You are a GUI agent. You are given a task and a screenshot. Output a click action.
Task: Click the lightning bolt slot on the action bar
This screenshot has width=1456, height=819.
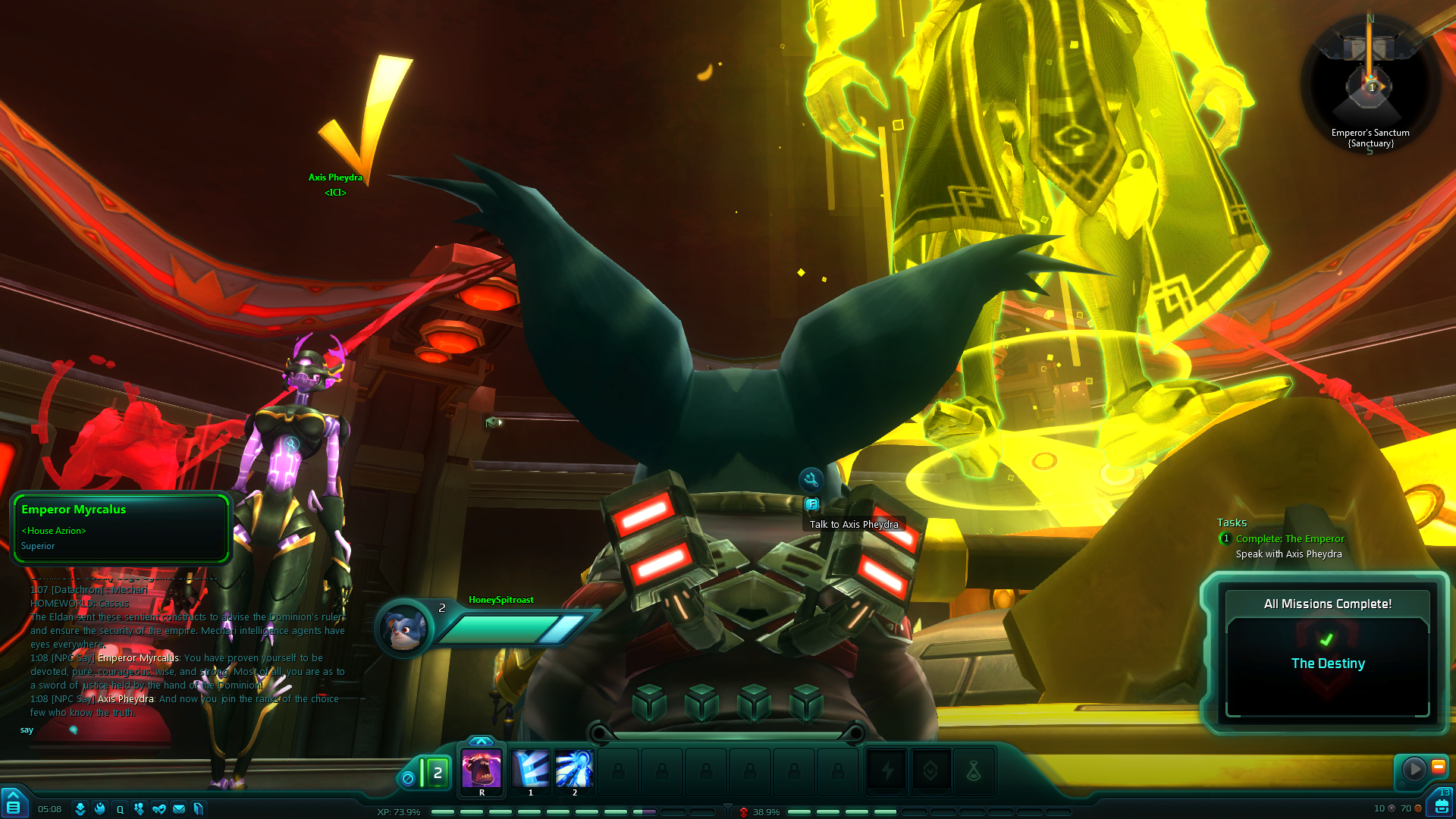886,772
